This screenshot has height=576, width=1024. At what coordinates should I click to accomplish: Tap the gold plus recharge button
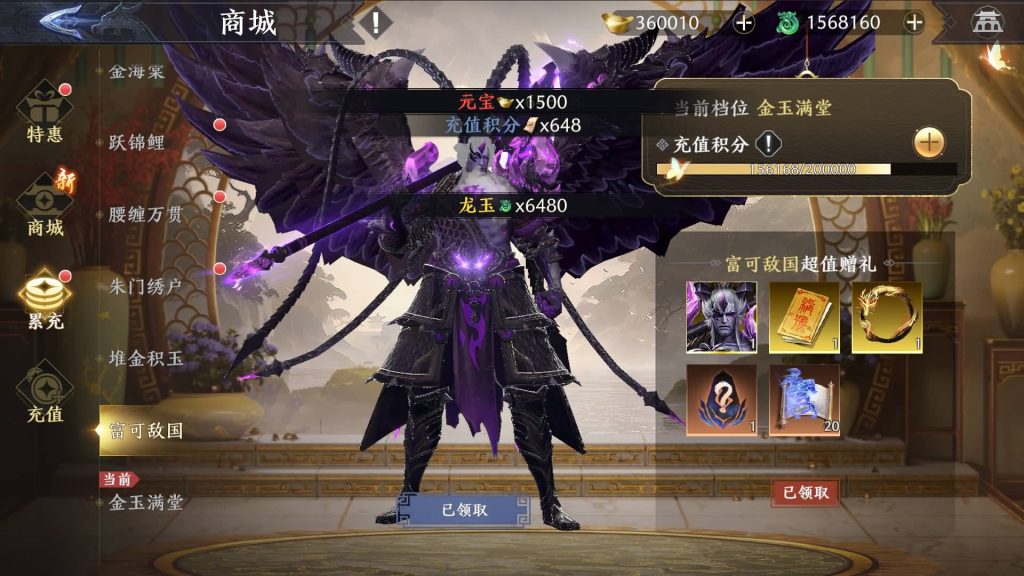(929, 143)
